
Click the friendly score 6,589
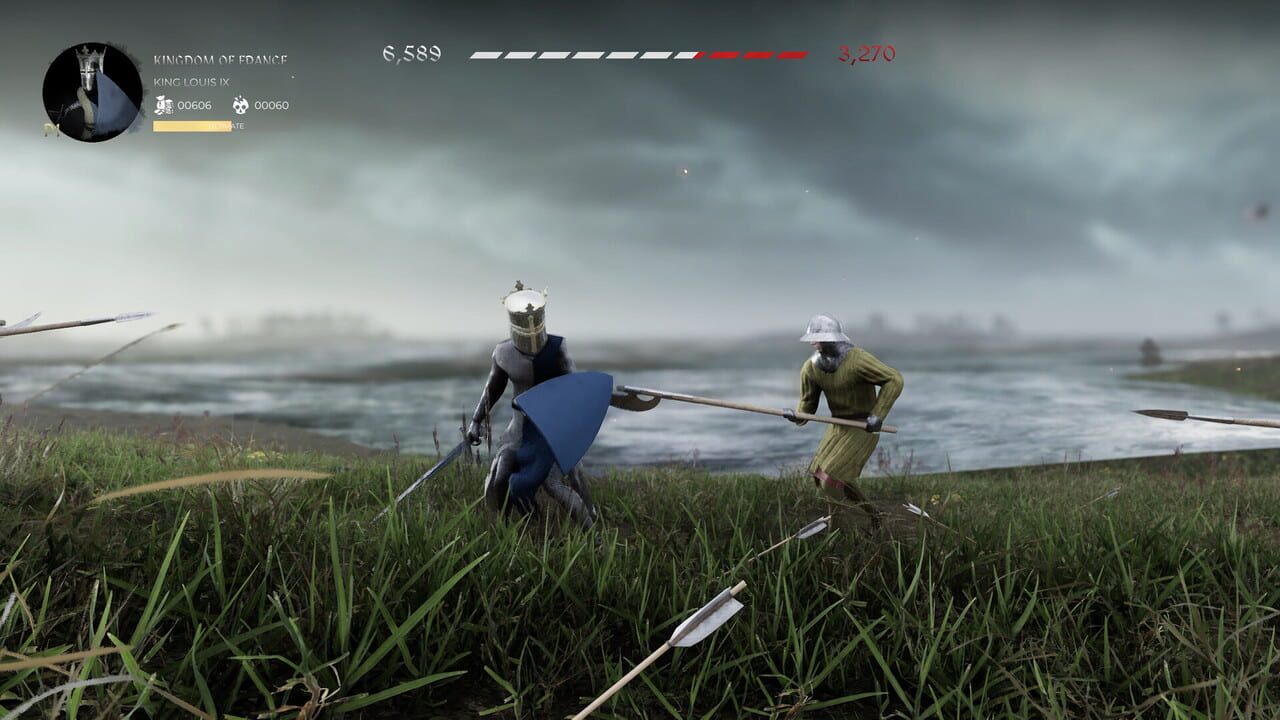(411, 53)
